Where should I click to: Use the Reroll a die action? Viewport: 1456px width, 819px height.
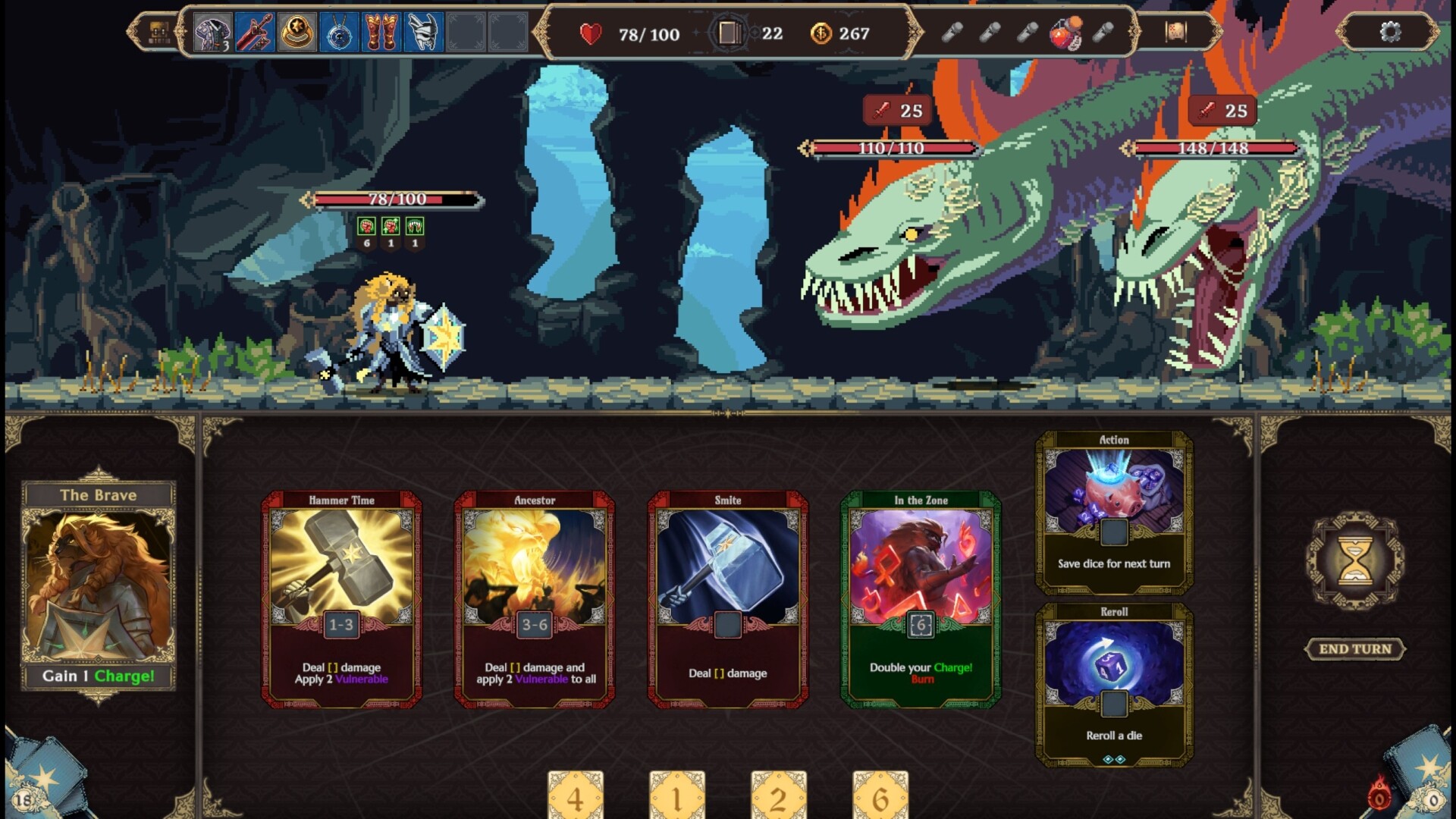pos(1114,684)
